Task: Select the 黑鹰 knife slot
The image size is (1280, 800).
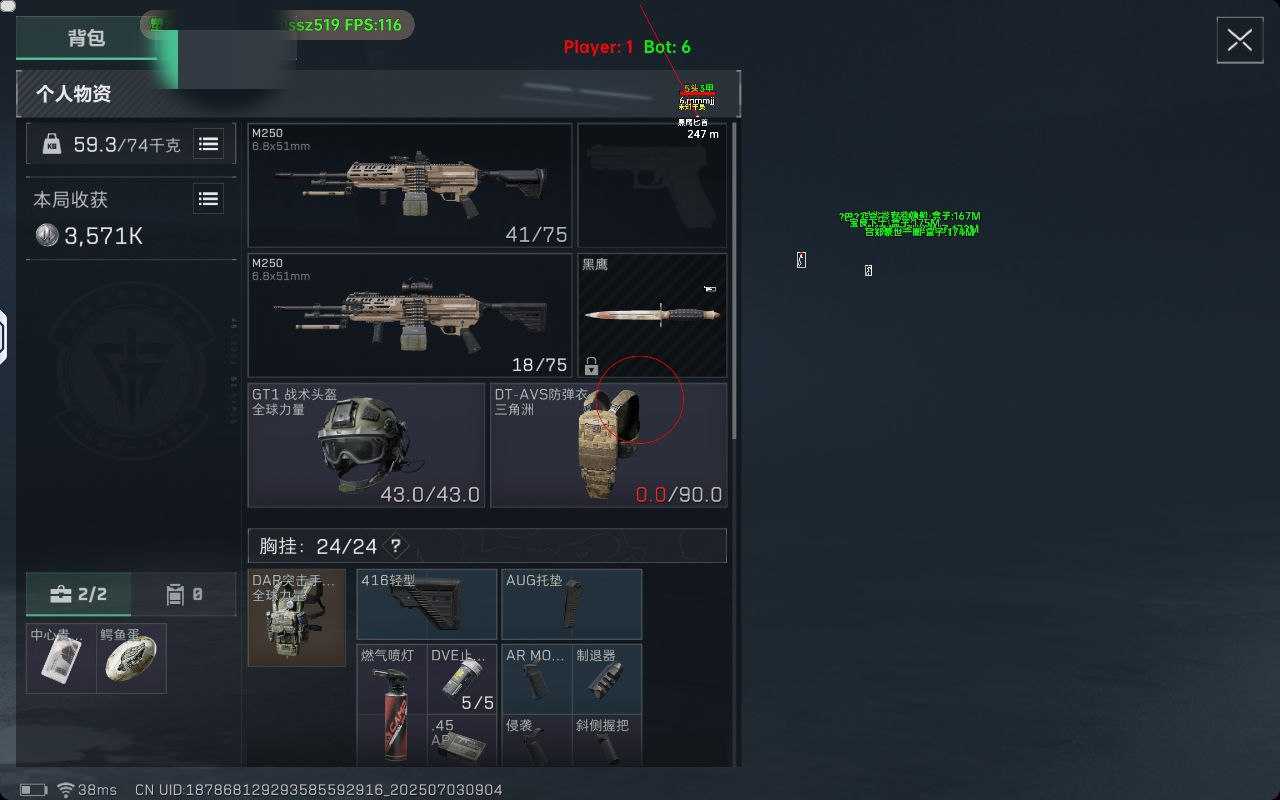Action: point(652,315)
